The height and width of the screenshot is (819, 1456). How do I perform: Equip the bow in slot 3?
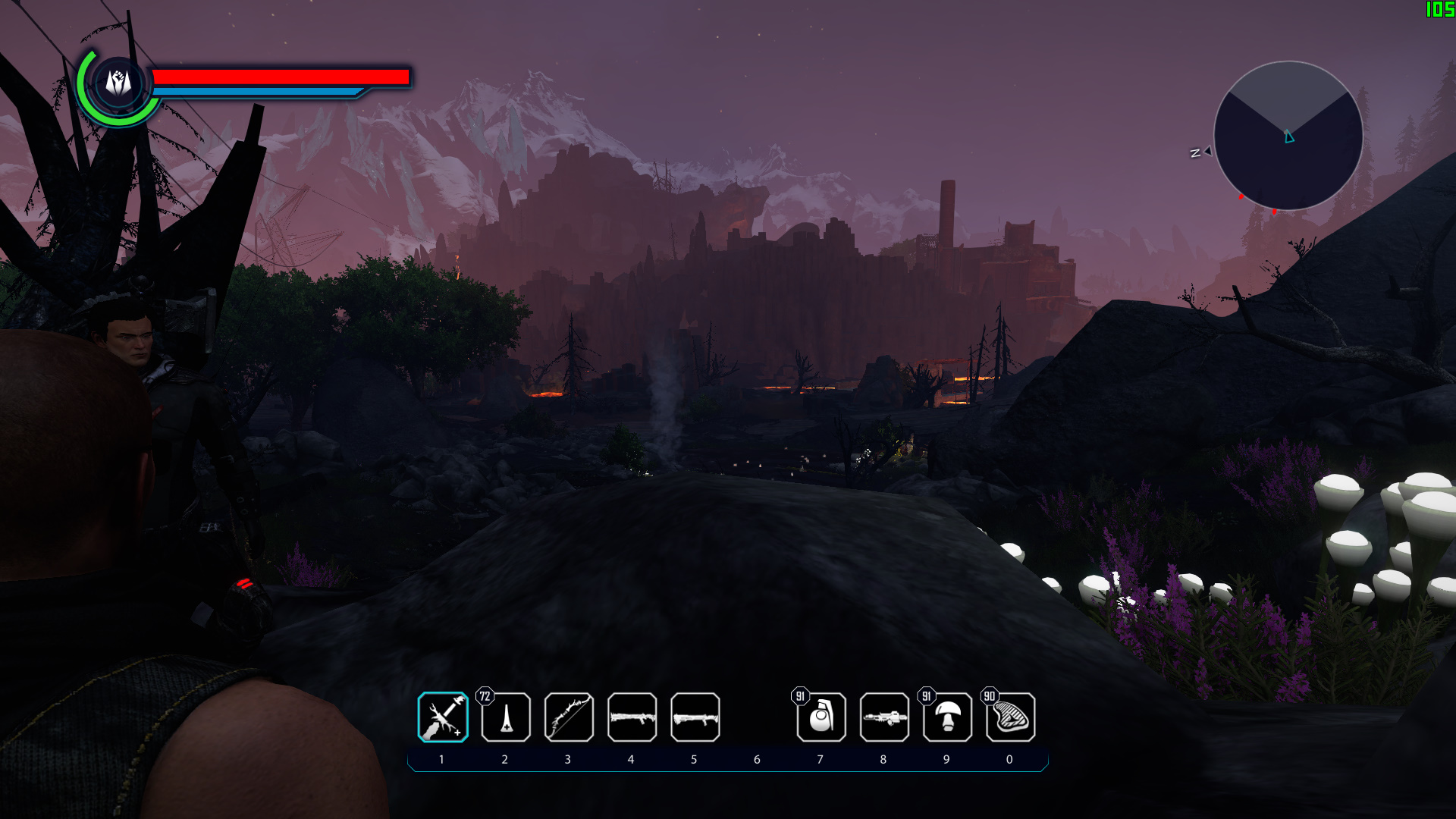(570, 717)
